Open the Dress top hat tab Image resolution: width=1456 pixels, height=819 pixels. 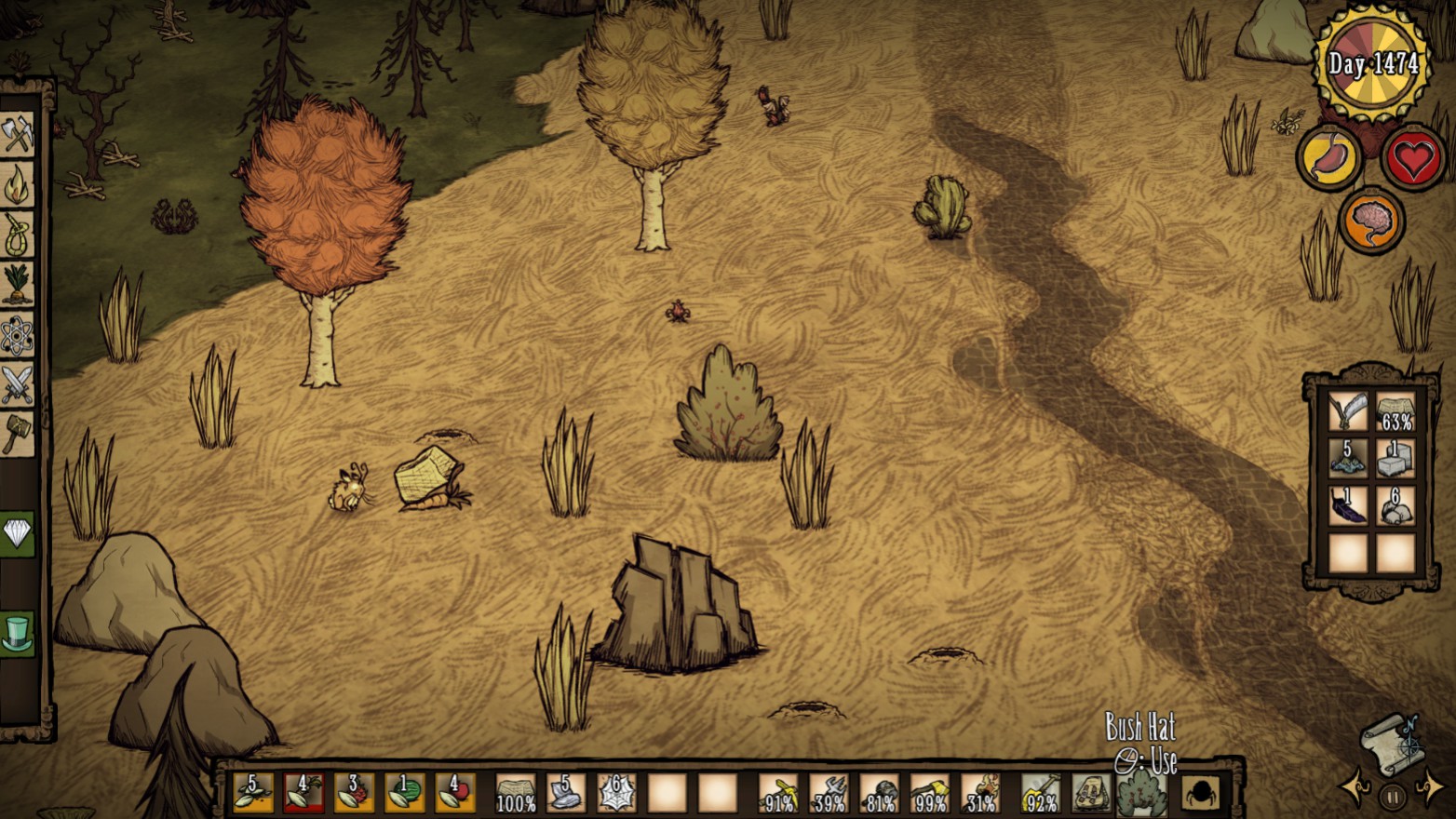pyautogui.click(x=17, y=633)
